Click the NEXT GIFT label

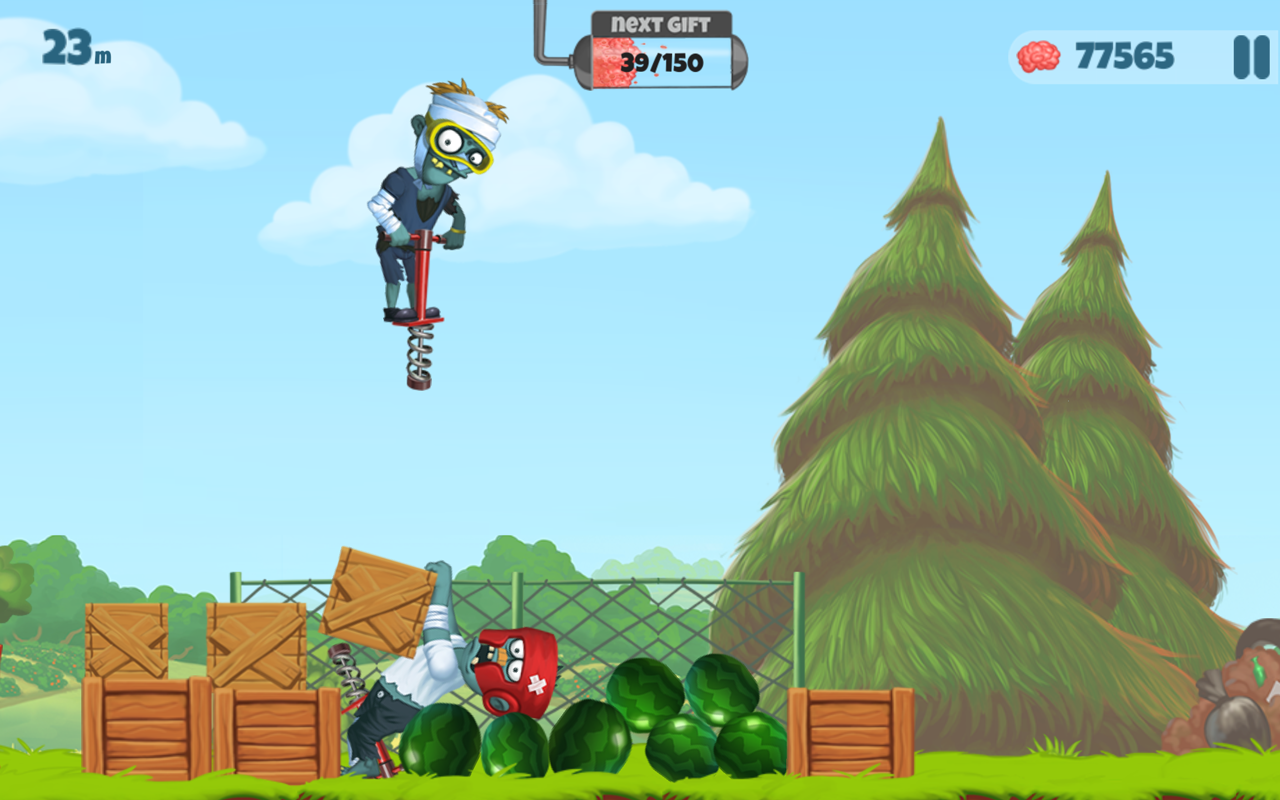point(662,20)
